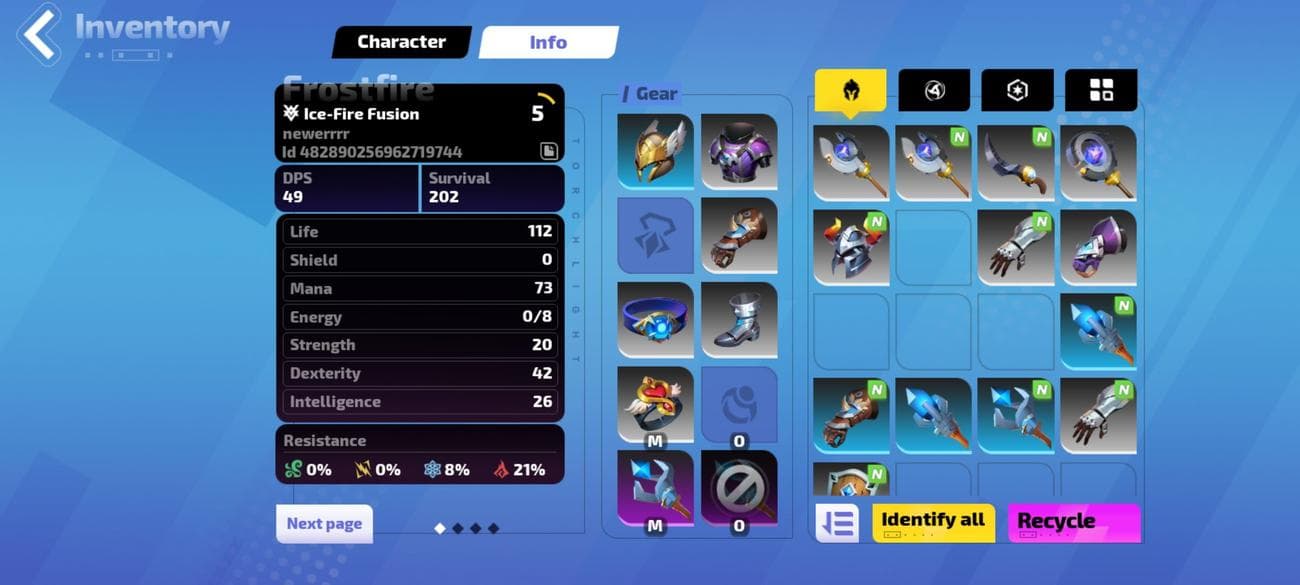Select the equipped ice staff weapon slot

click(x=655, y=486)
